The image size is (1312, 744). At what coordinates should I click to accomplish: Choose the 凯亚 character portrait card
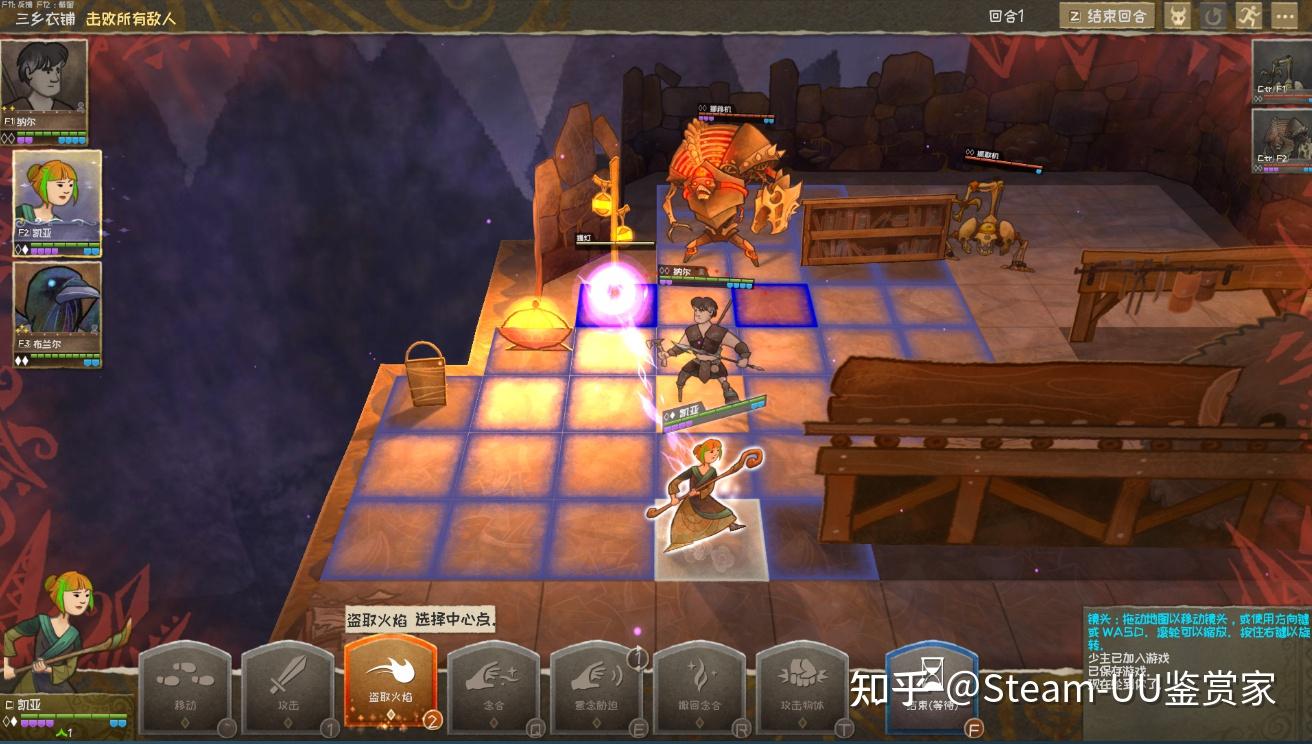57,202
